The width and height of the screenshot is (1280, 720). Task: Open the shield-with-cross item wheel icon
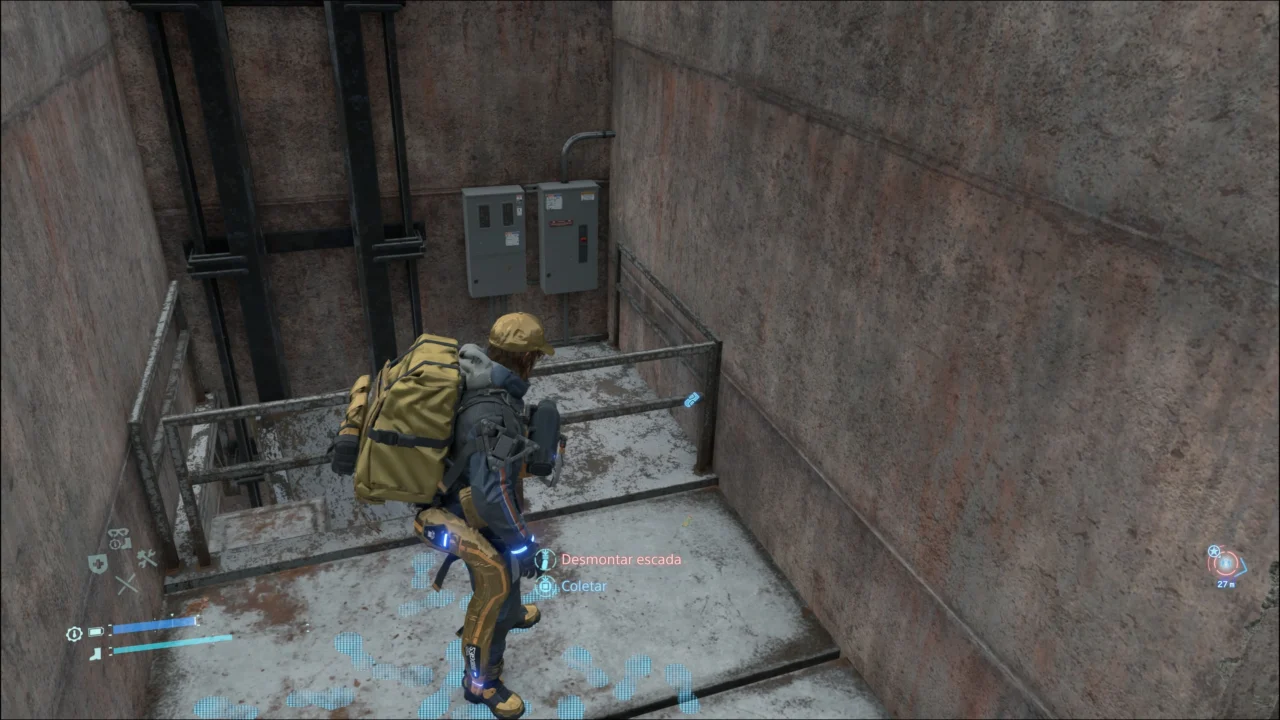click(x=97, y=564)
